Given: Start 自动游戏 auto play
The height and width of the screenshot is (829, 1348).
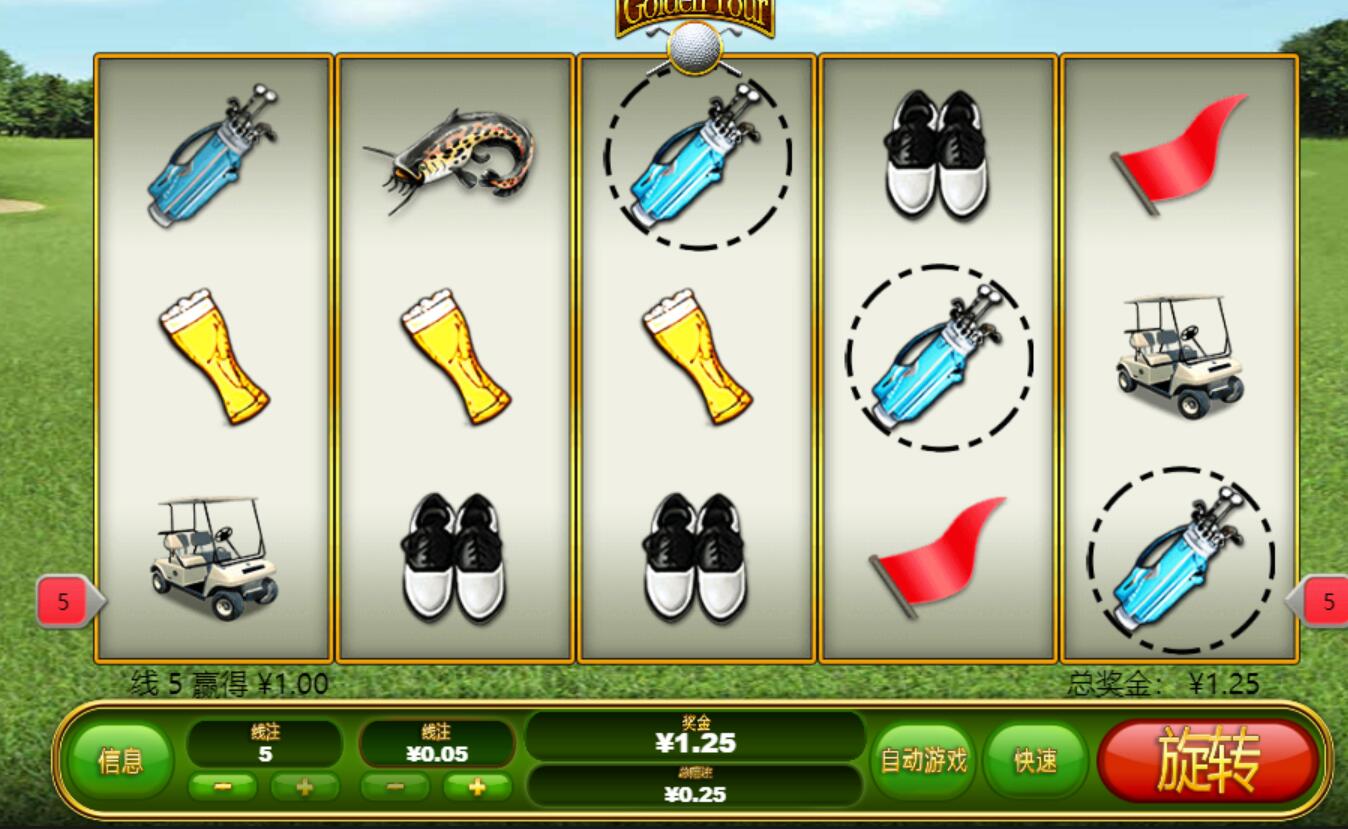Looking at the screenshot, I should point(923,761).
